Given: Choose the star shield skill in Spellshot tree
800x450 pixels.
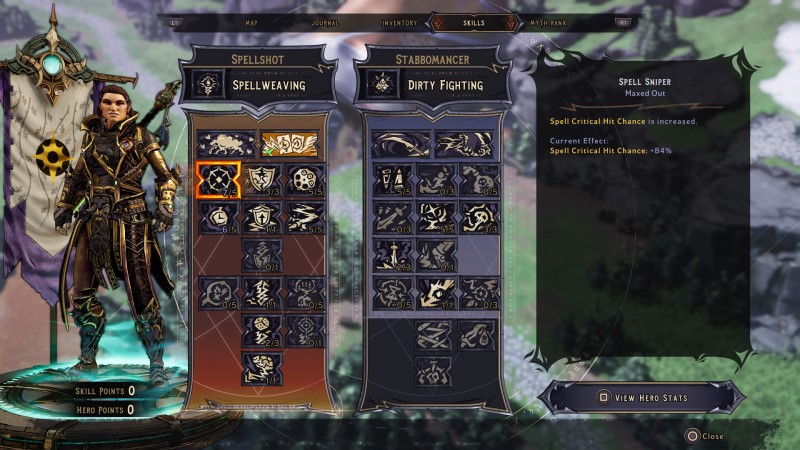Looking at the screenshot, I should click(259, 180).
